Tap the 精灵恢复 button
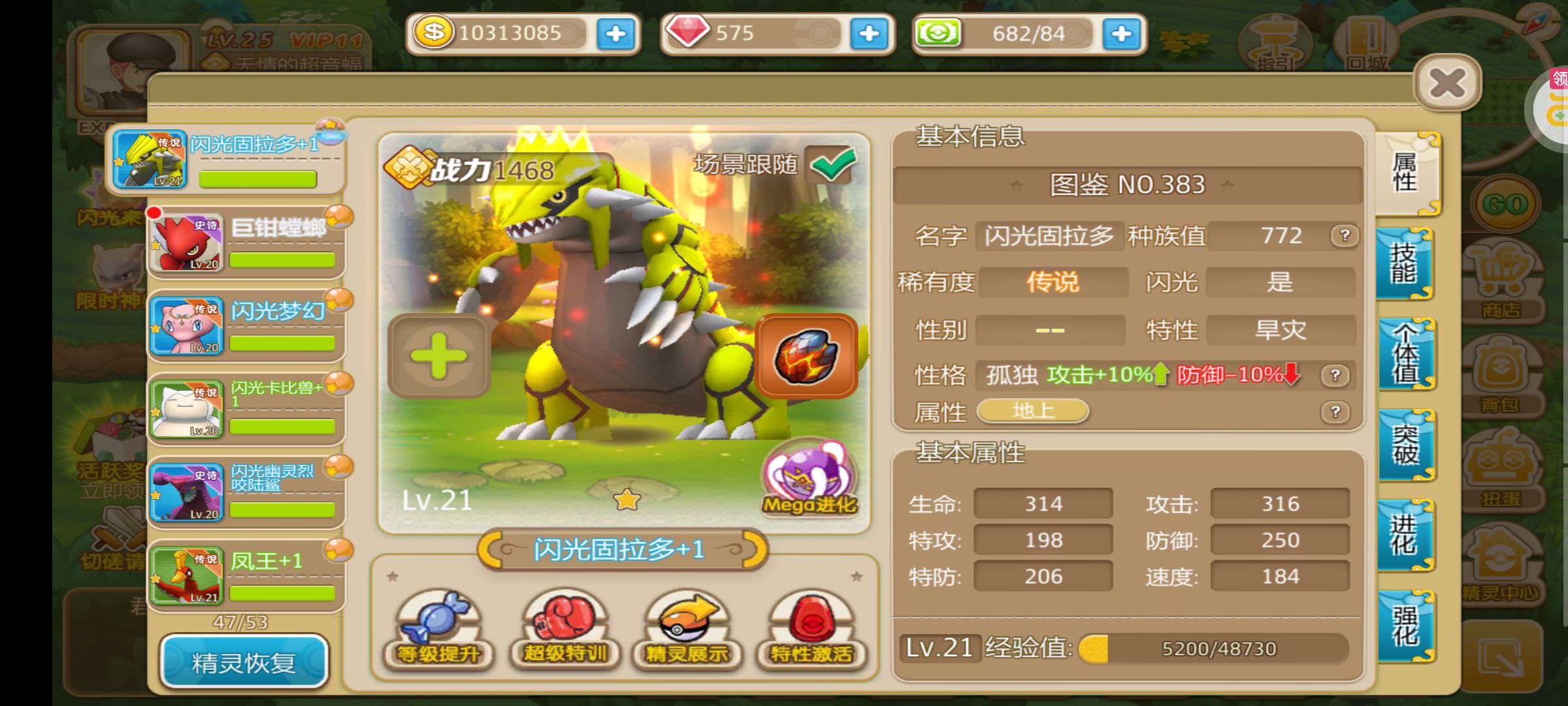Screen dimensions: 1568x706 (244, 662)
